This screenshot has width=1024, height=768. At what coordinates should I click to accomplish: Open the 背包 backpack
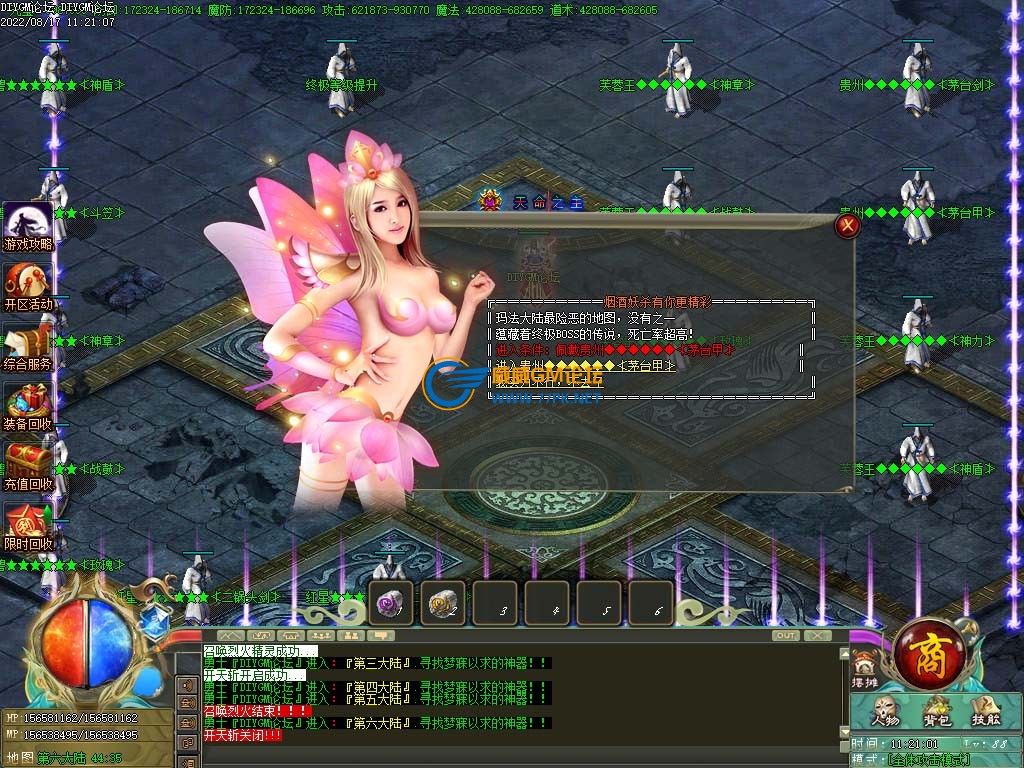click(937, 711)
